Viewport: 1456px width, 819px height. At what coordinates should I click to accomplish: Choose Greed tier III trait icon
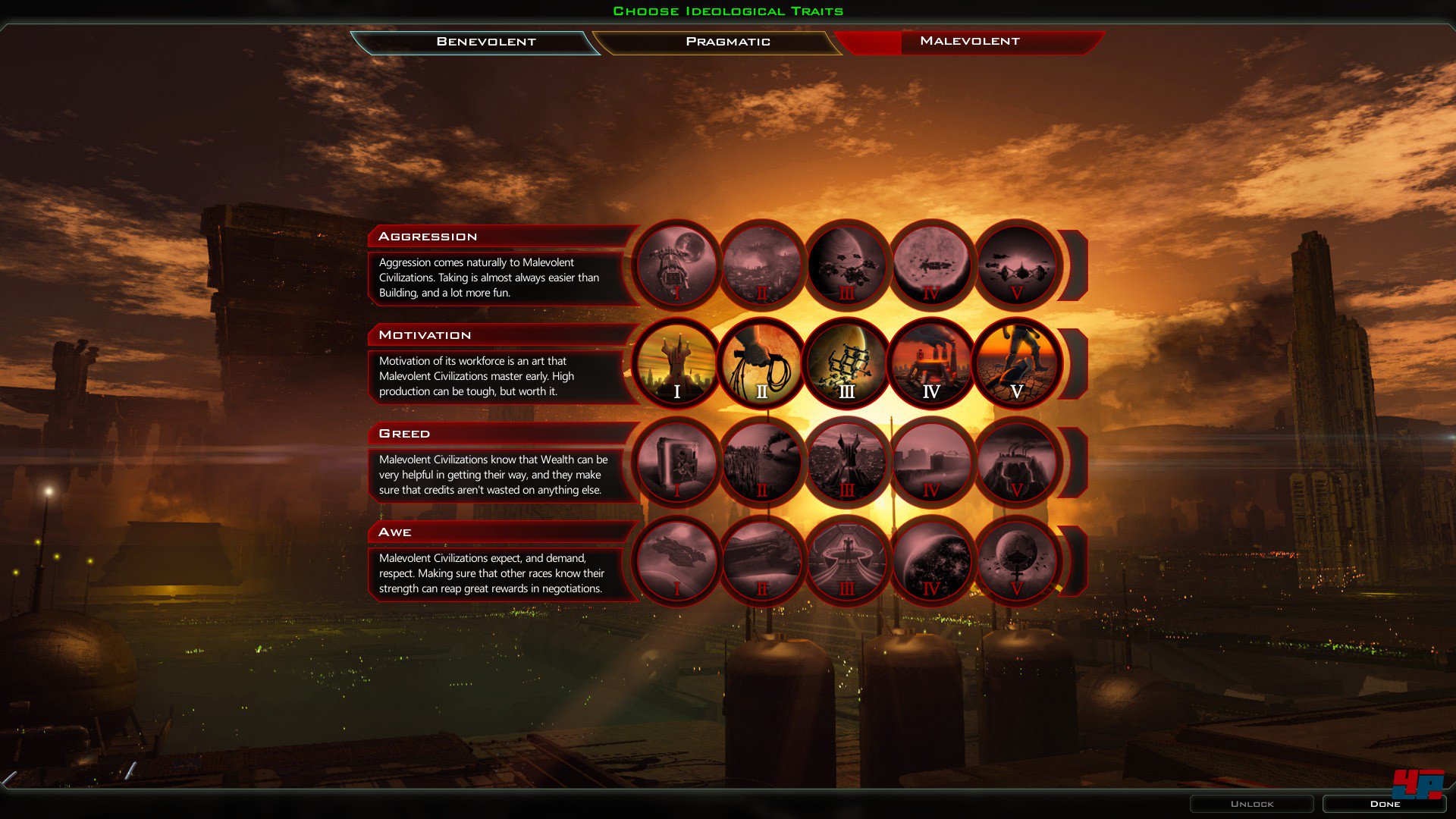coord(847,461)
